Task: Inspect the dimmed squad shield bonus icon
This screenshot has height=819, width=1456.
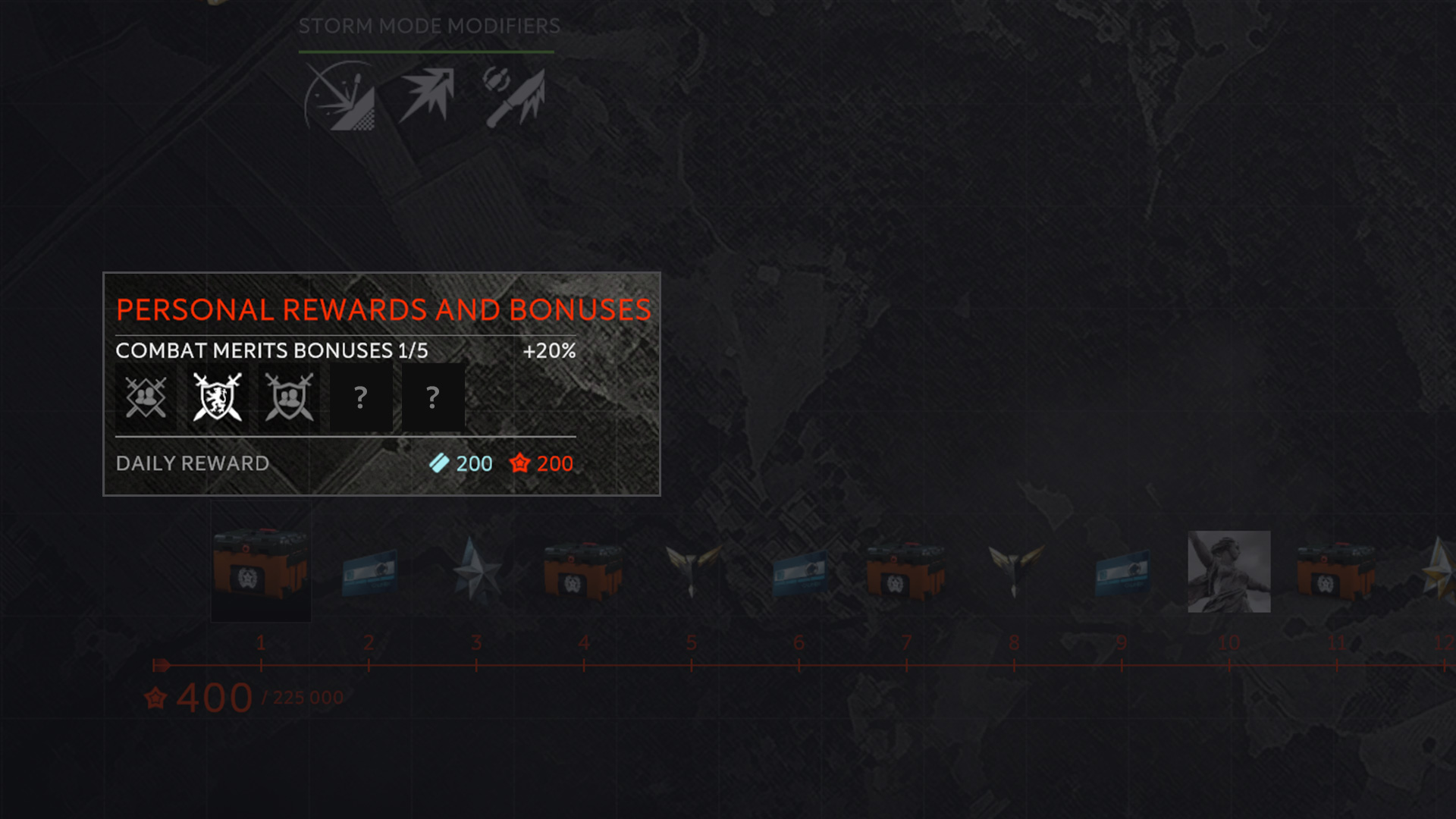Action: coord(289,397)
